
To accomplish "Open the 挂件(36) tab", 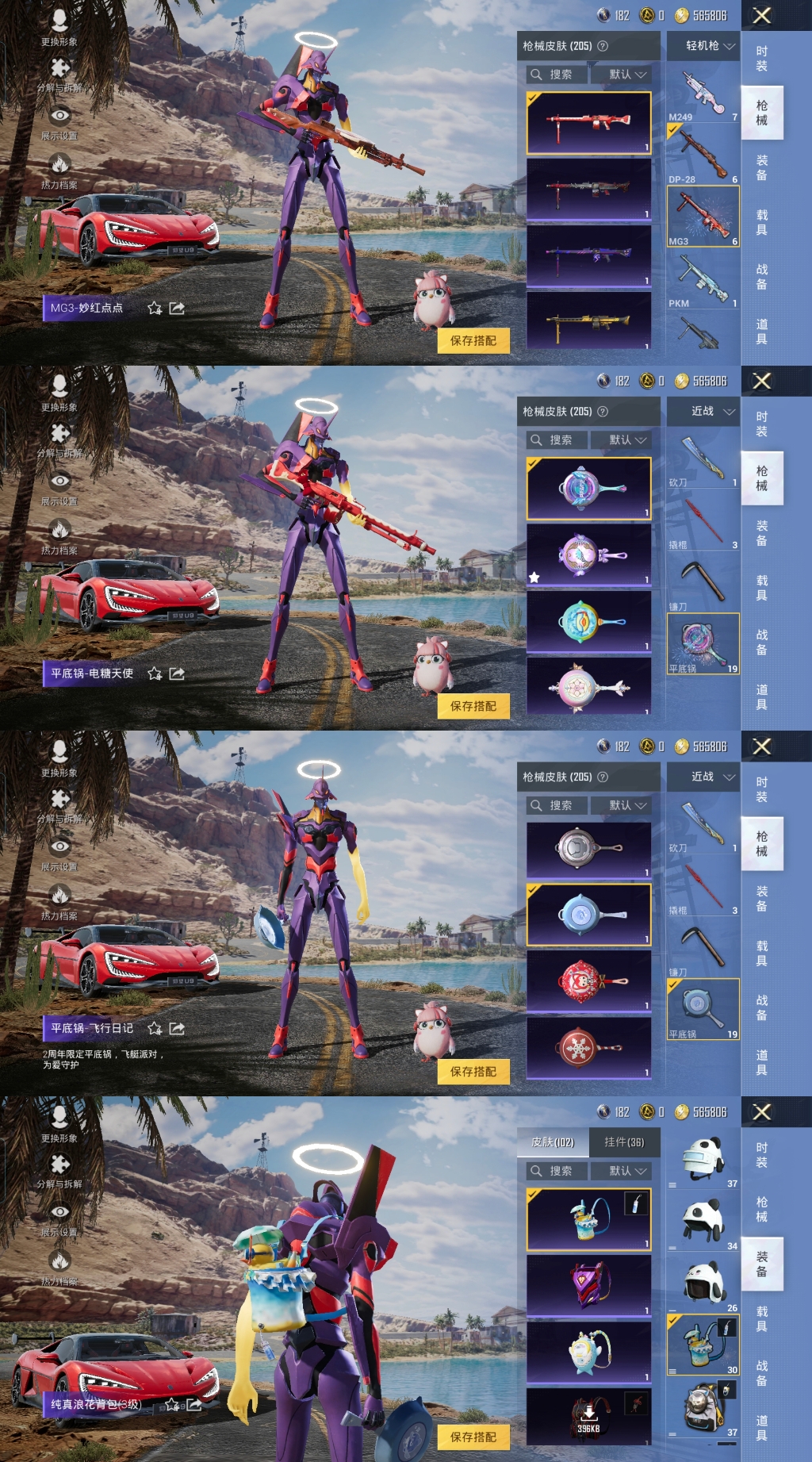I will point(624,1142).
